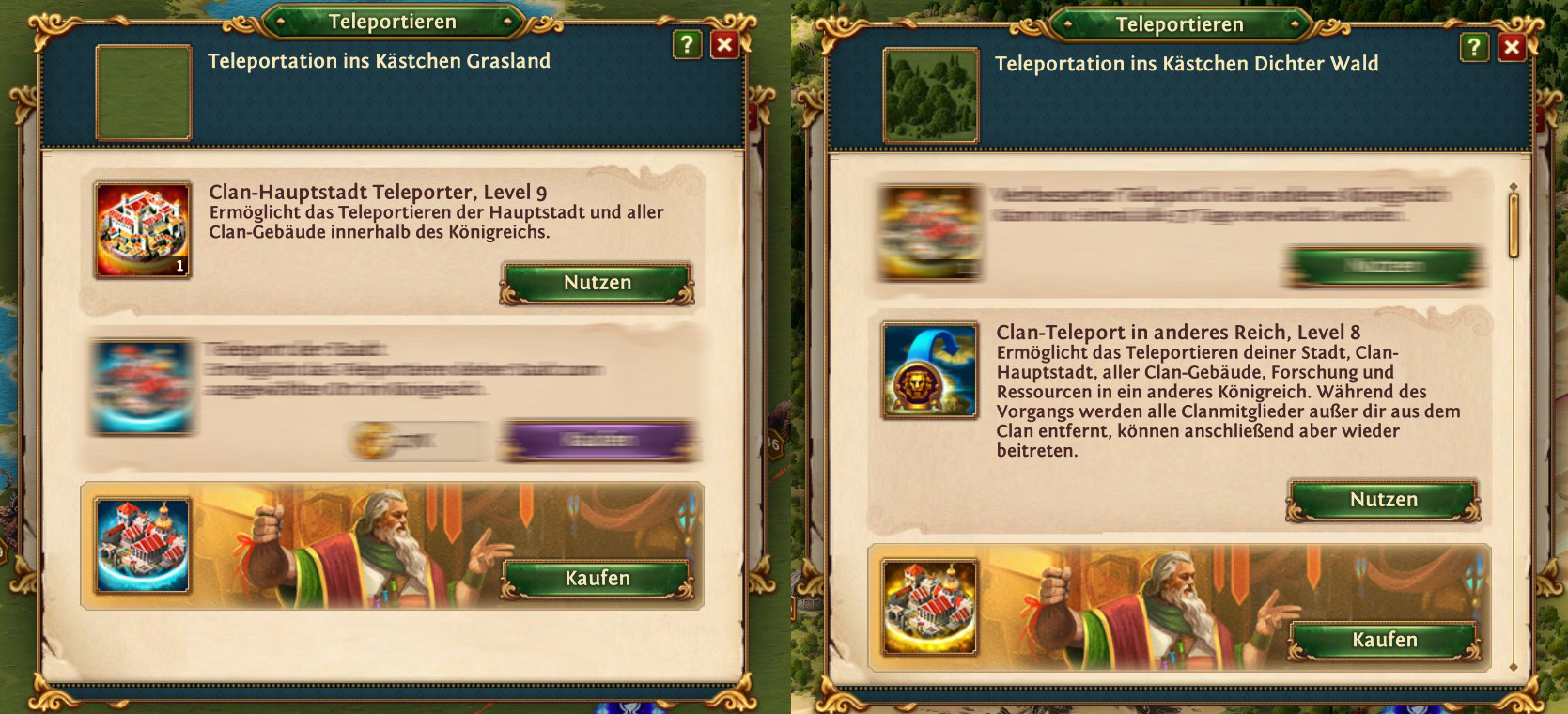Click Kaufen in the Grasland teleport window
This screenshot has height=714, width=1568.
click(597, 579)
